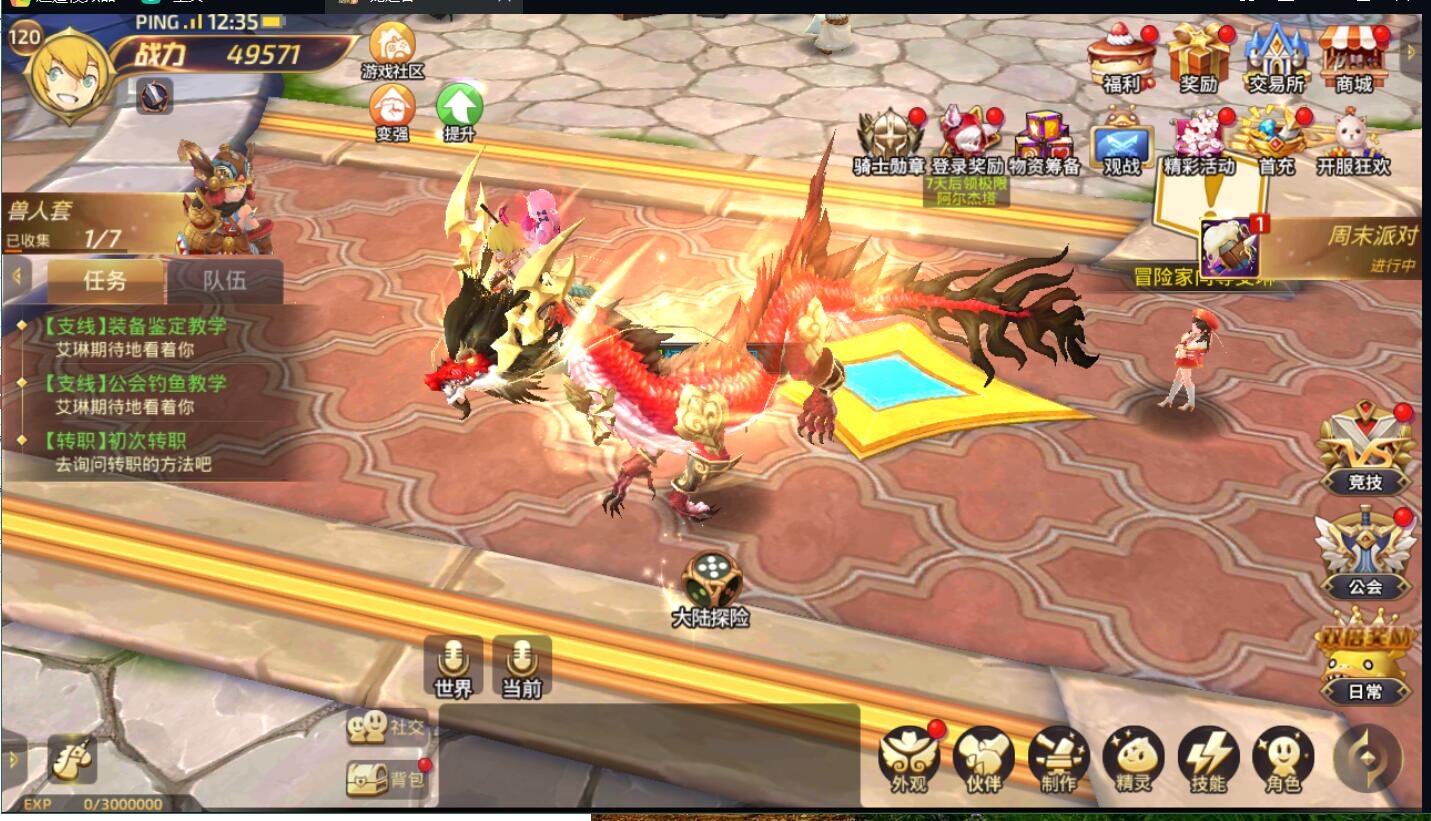Open the 骑士勋章 knight medal menu
This screenshot has width=1431, height=821.
pyautogui.click(x=888, y=140)
